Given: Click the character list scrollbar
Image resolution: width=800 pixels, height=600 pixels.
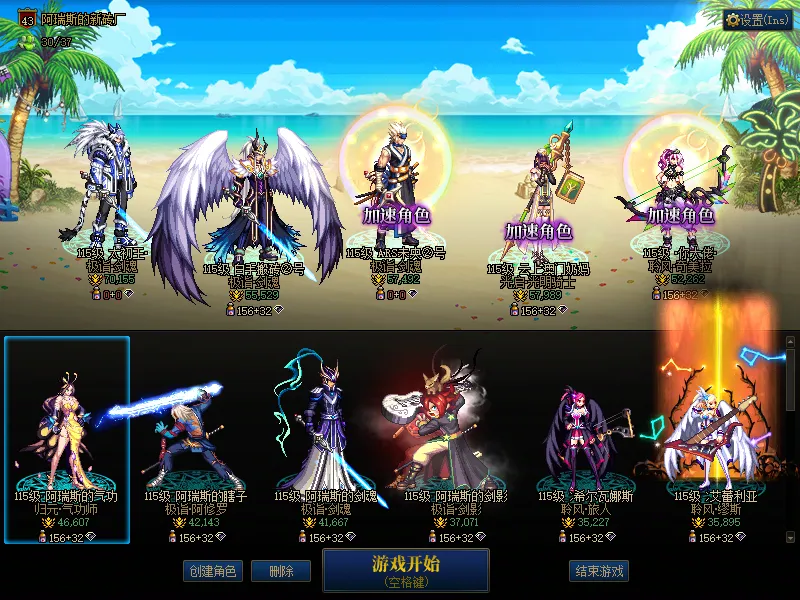Looking at the screenshot, I should pos(790,440).
